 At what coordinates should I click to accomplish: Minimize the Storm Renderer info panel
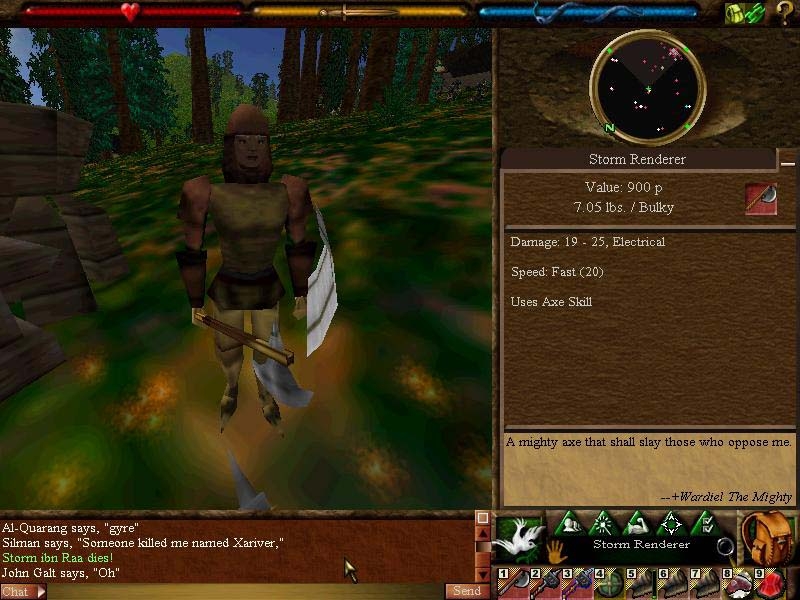pyautogui.click(x=788, y=162)
